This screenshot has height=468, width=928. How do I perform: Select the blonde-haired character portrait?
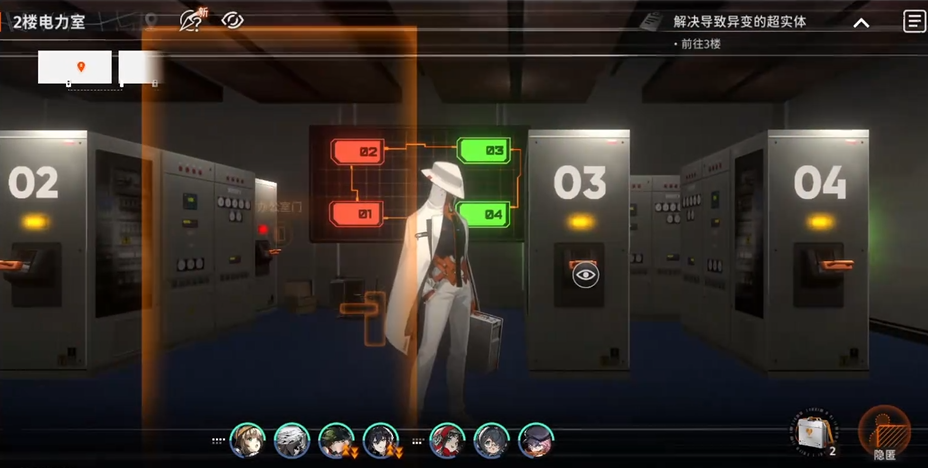[246, 440]
